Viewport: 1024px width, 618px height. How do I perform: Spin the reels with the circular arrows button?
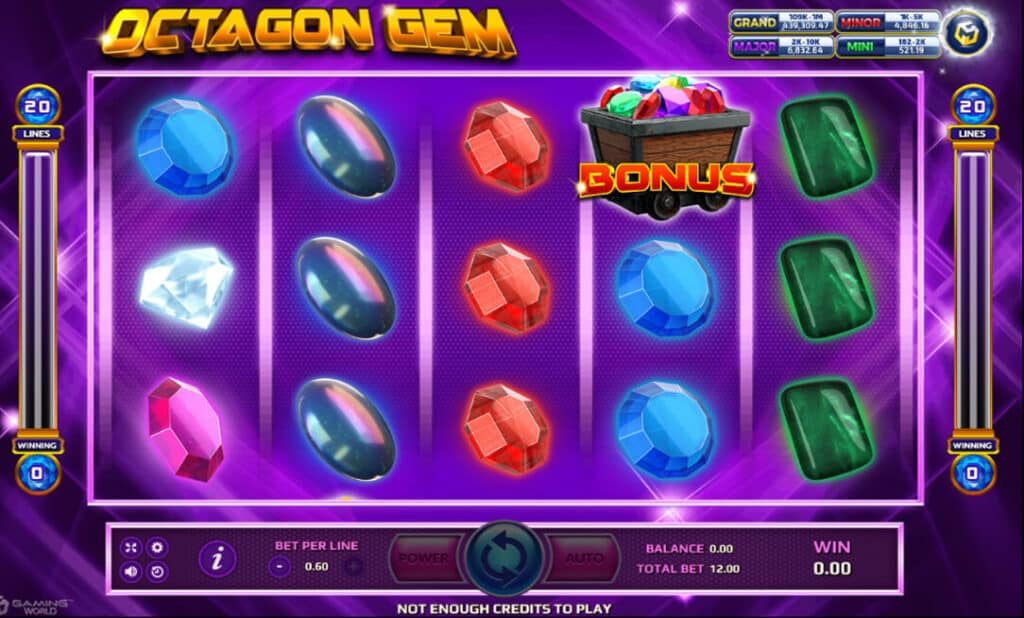[x=504, y=559]
